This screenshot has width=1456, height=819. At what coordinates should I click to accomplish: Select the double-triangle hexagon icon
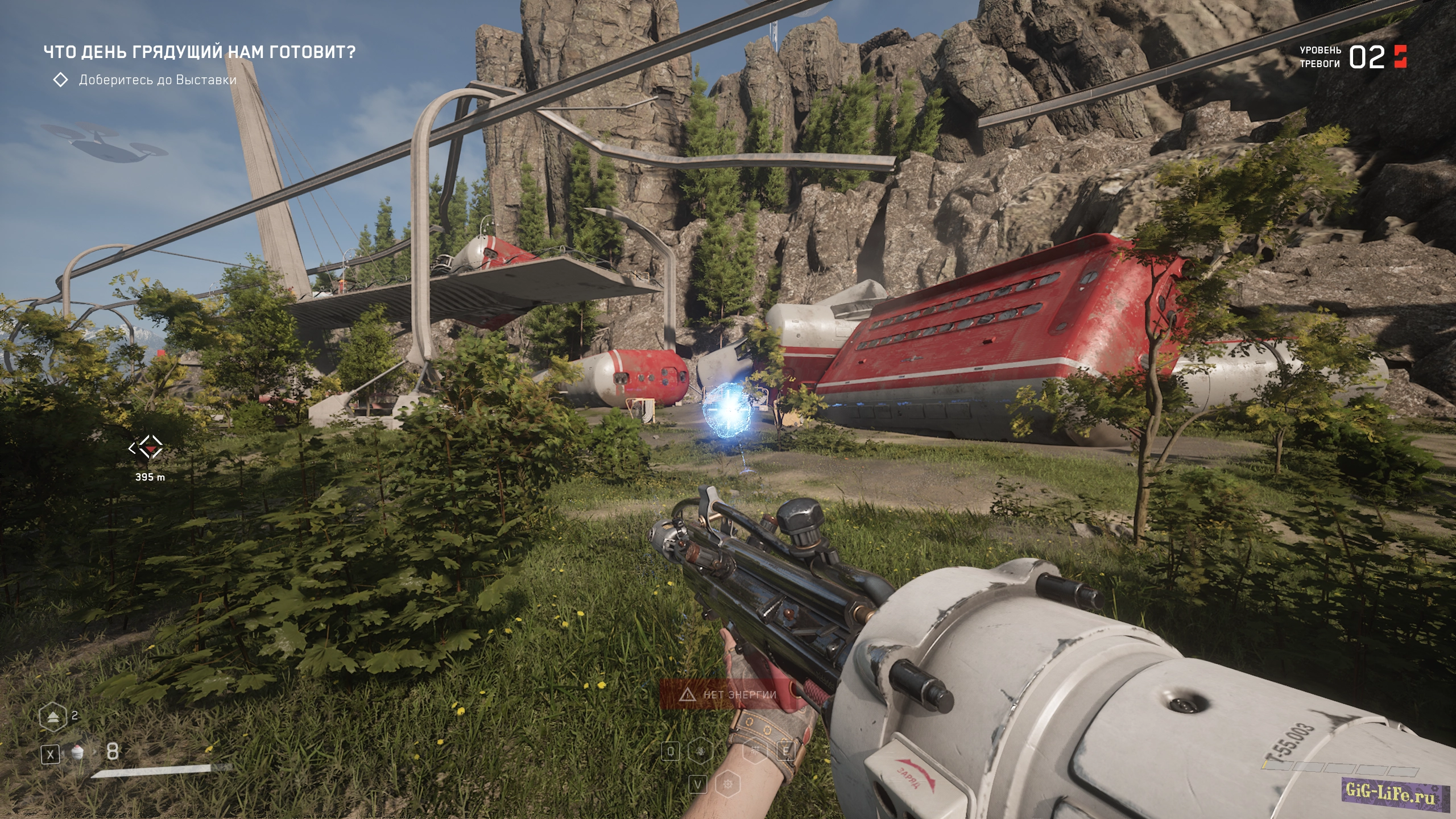[x=52, y=716]
